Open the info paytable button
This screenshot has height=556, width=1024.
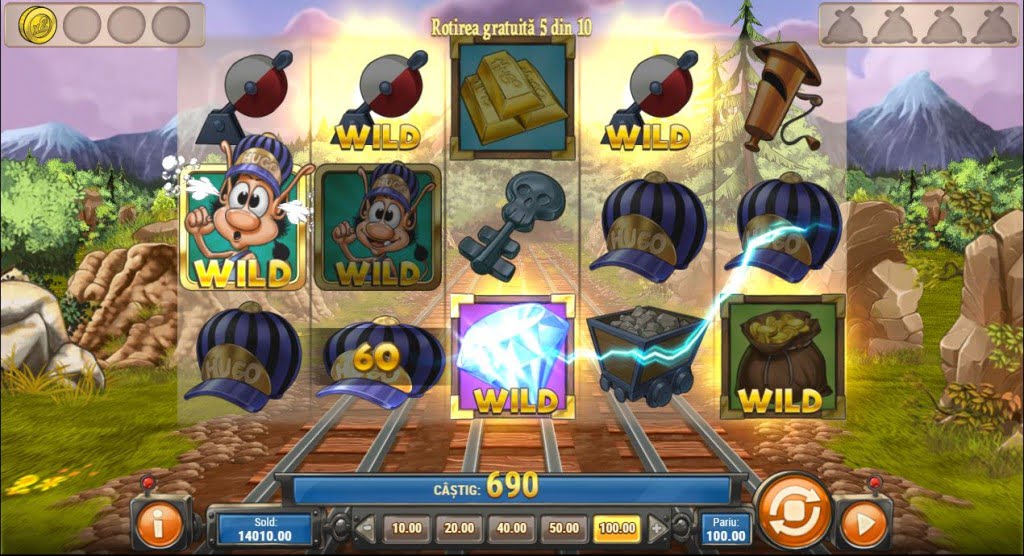[158, 524]
